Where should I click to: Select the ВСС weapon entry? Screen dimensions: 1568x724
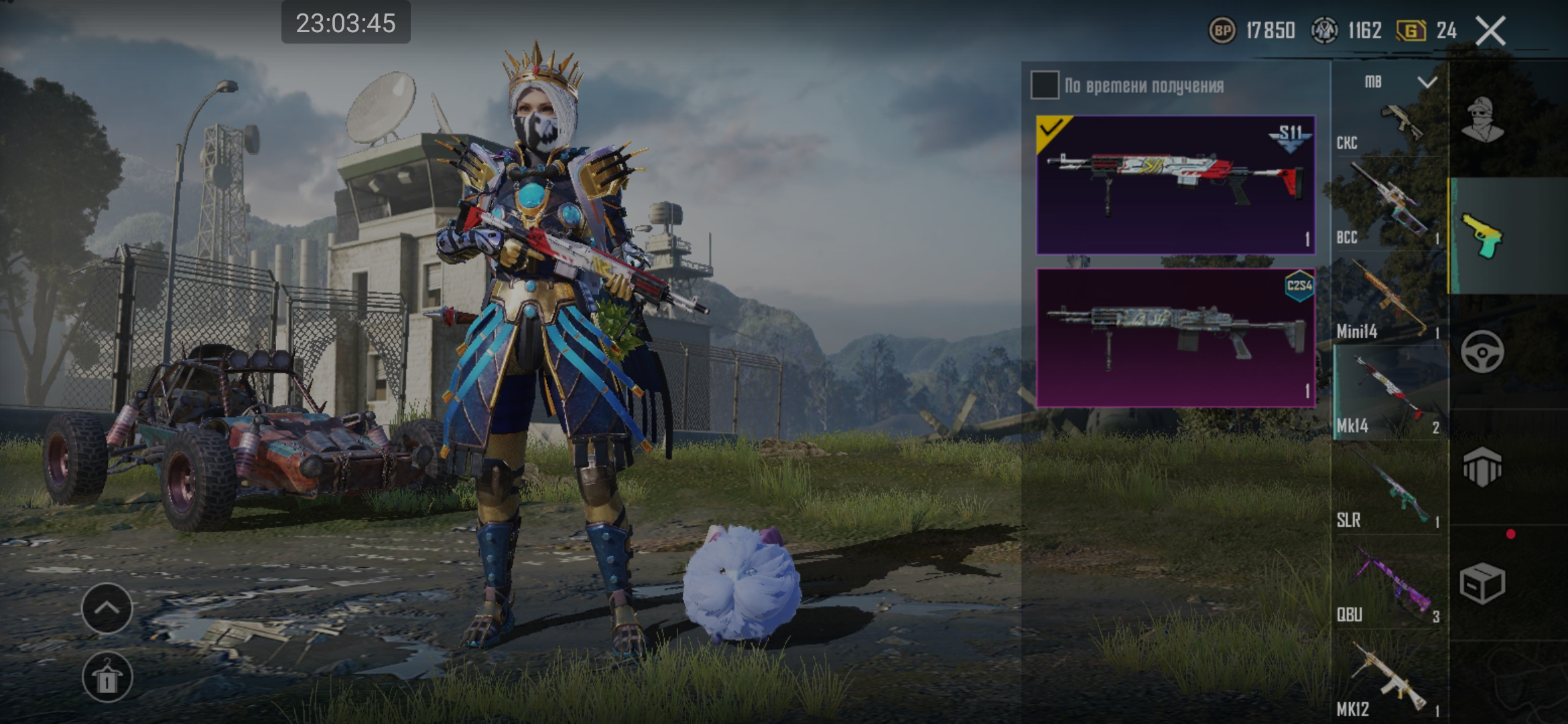point(1388,204)
